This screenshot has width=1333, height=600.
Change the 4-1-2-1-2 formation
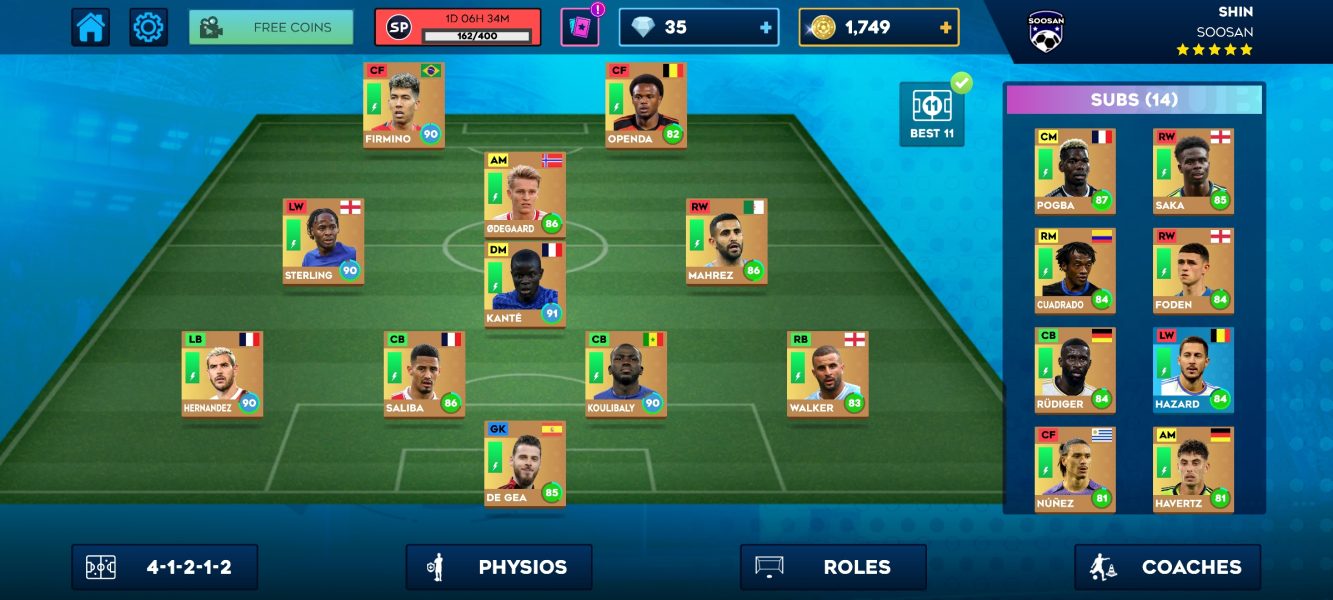coord(164,567)
